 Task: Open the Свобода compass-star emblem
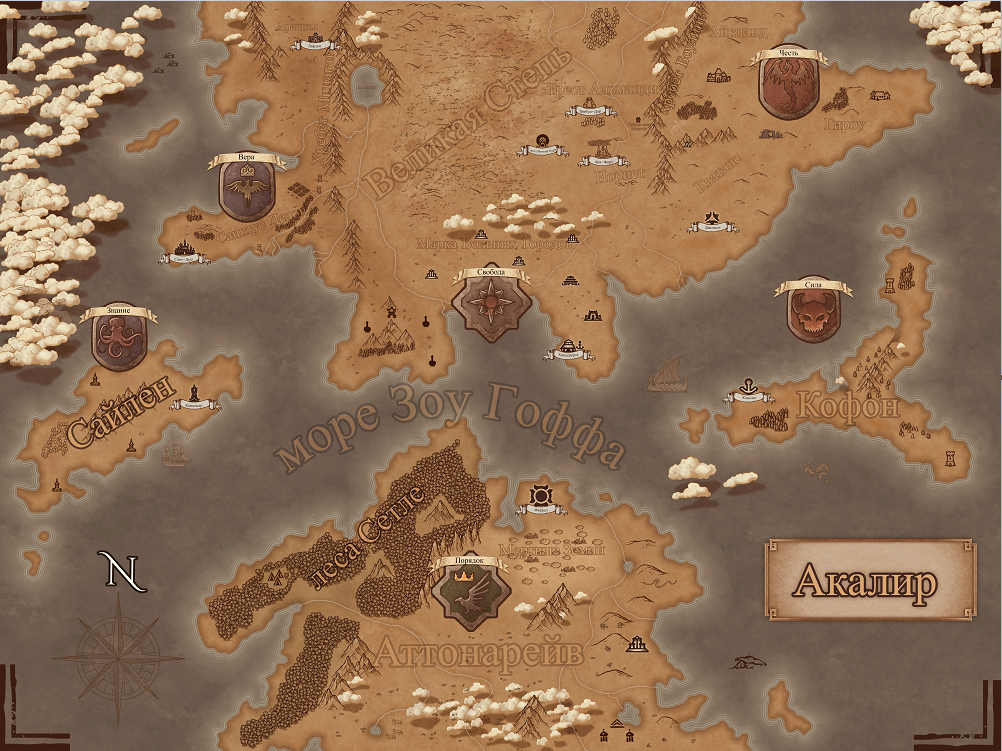(x=490, y=303)
